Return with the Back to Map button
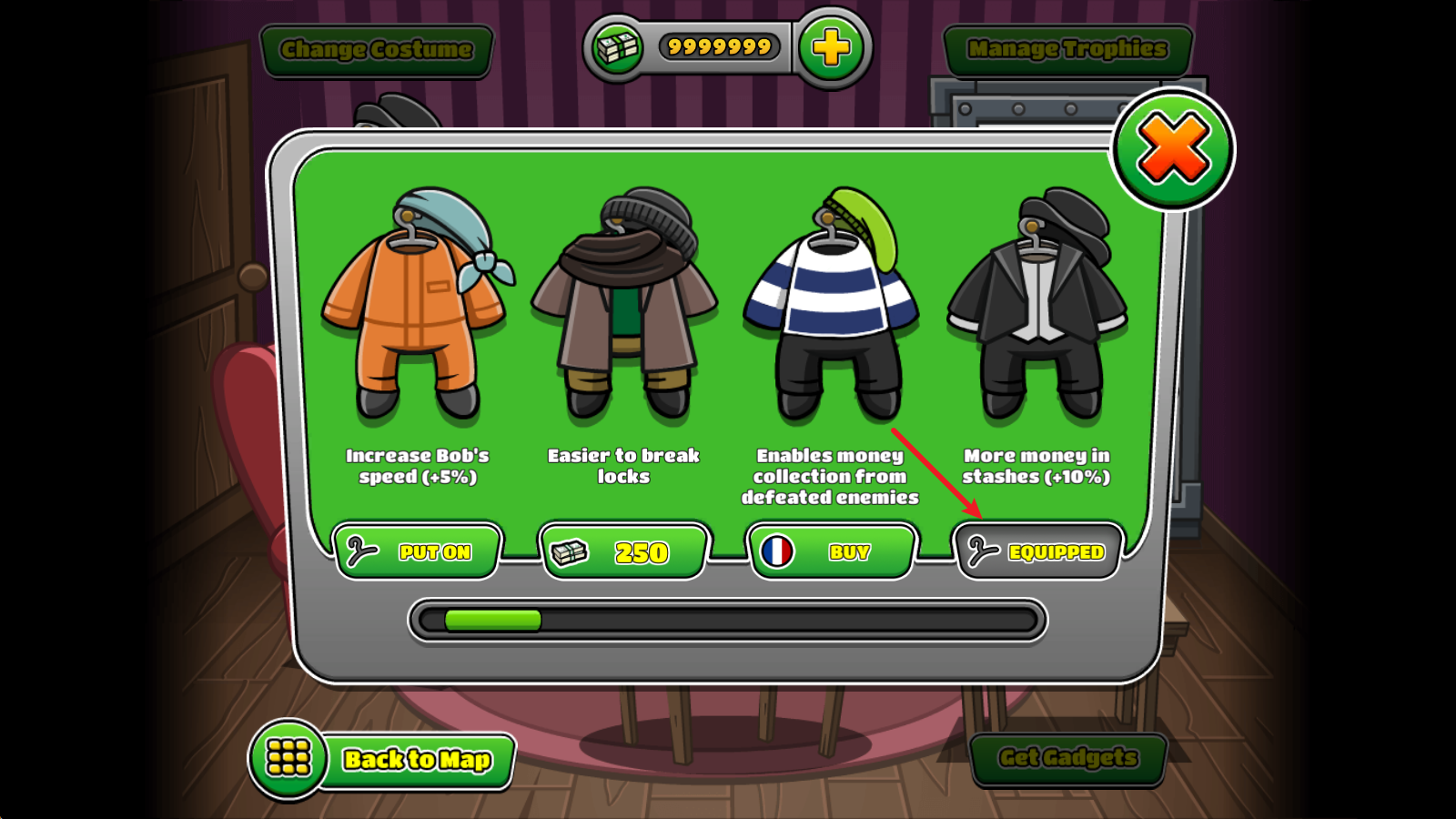The image size is (1456, 819). (x=382, y=758)
